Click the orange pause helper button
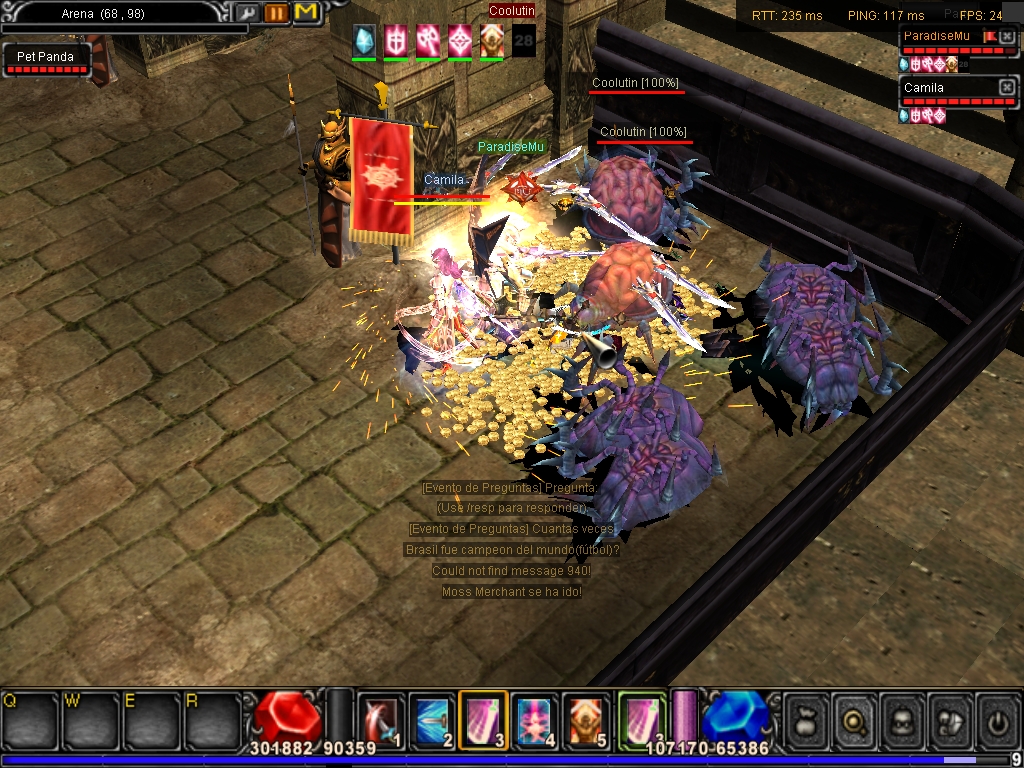The image size is (1024, 768). [276, 13]
